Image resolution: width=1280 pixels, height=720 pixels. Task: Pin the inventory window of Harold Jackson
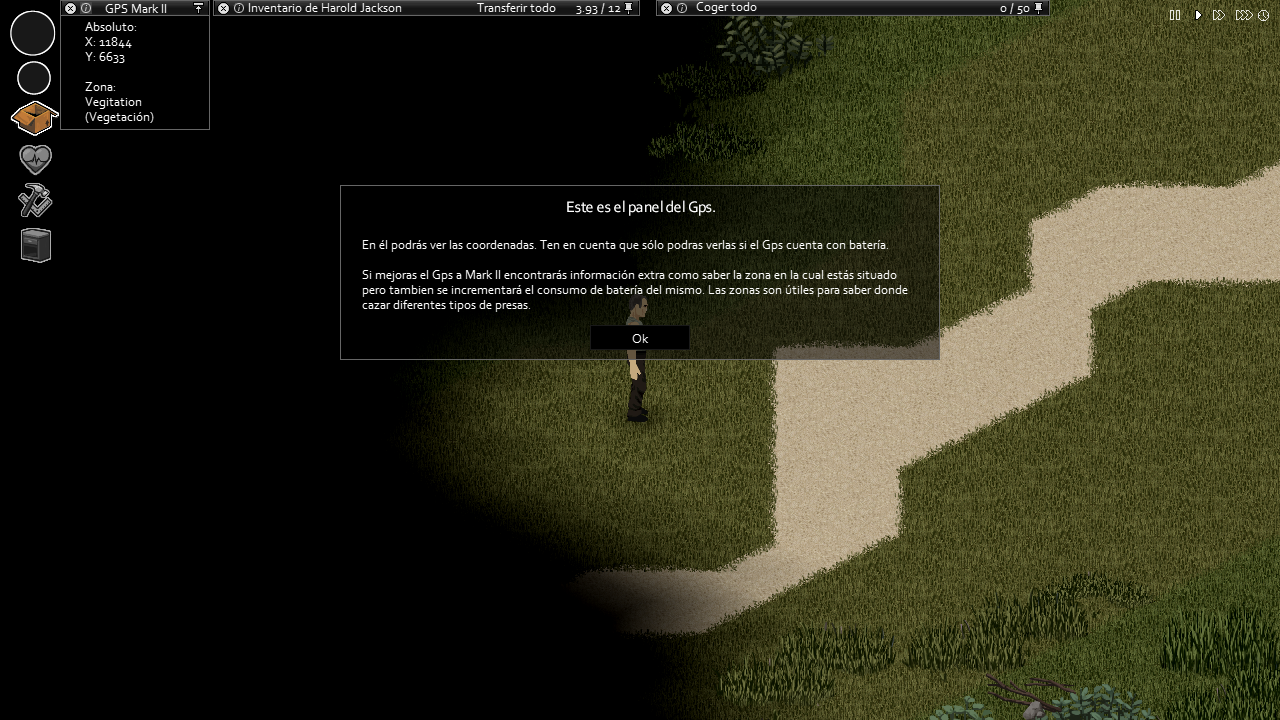(628, 7)
